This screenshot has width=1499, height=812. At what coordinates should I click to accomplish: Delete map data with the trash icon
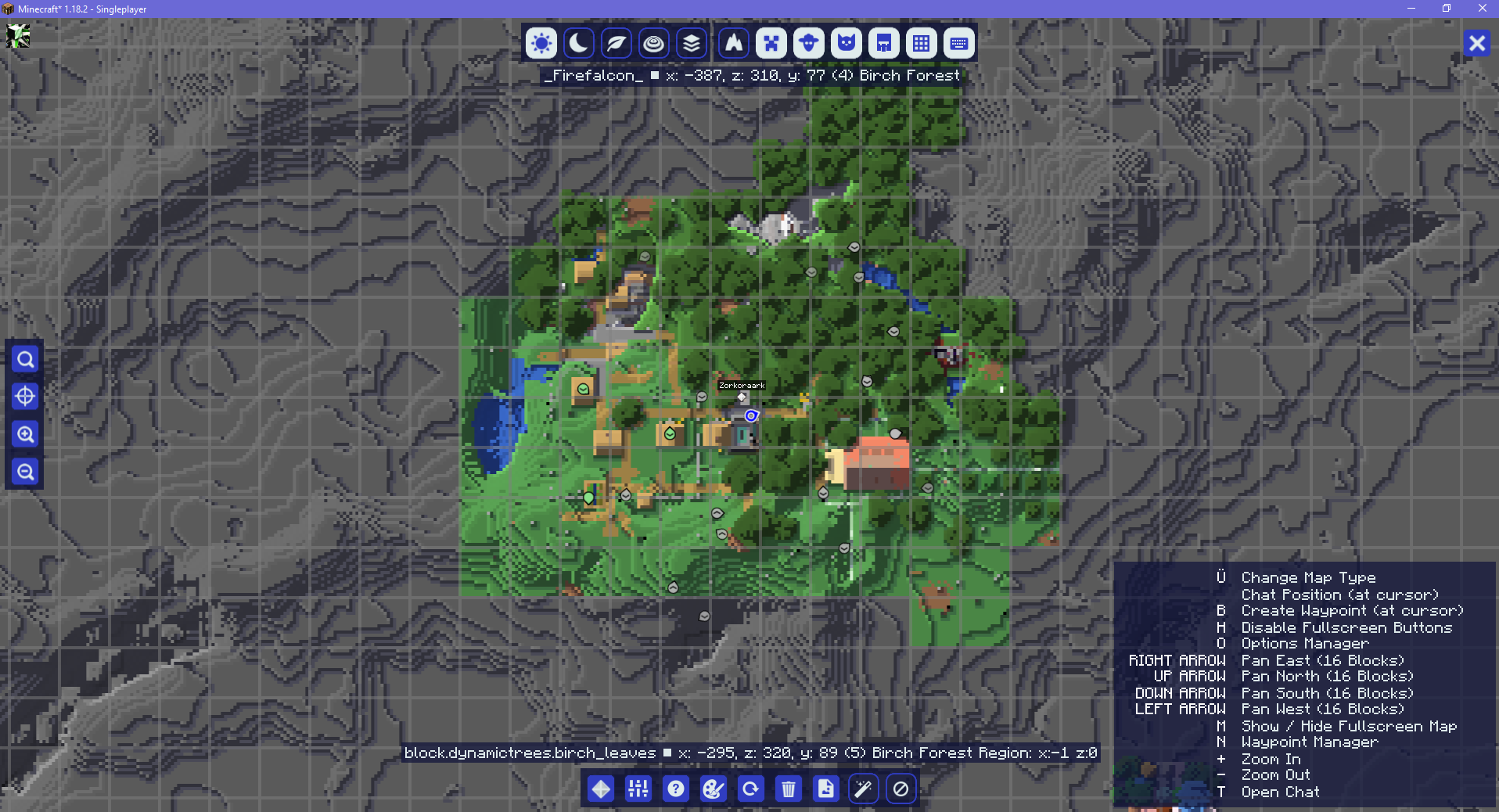click(x=788, y=789)
